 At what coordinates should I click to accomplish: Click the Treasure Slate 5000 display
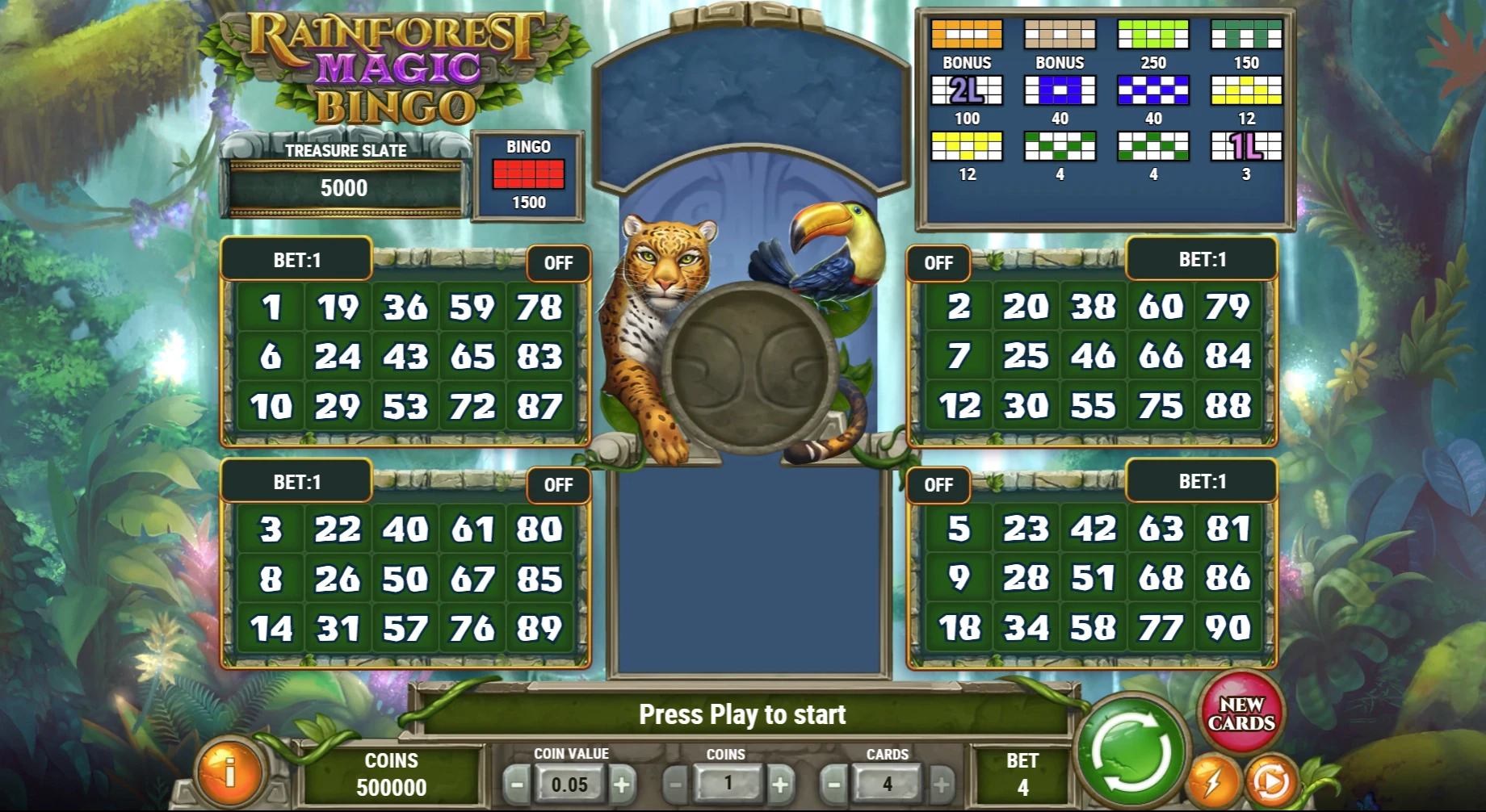[346, 187]
